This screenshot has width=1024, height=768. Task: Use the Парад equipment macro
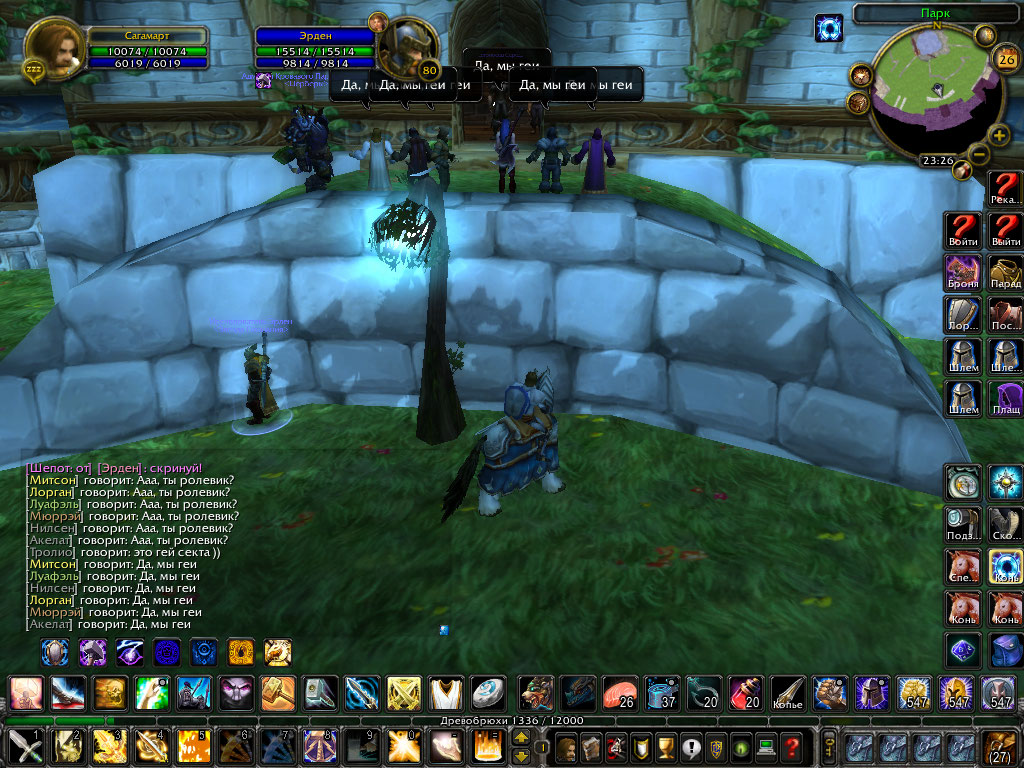point(1007,273)
